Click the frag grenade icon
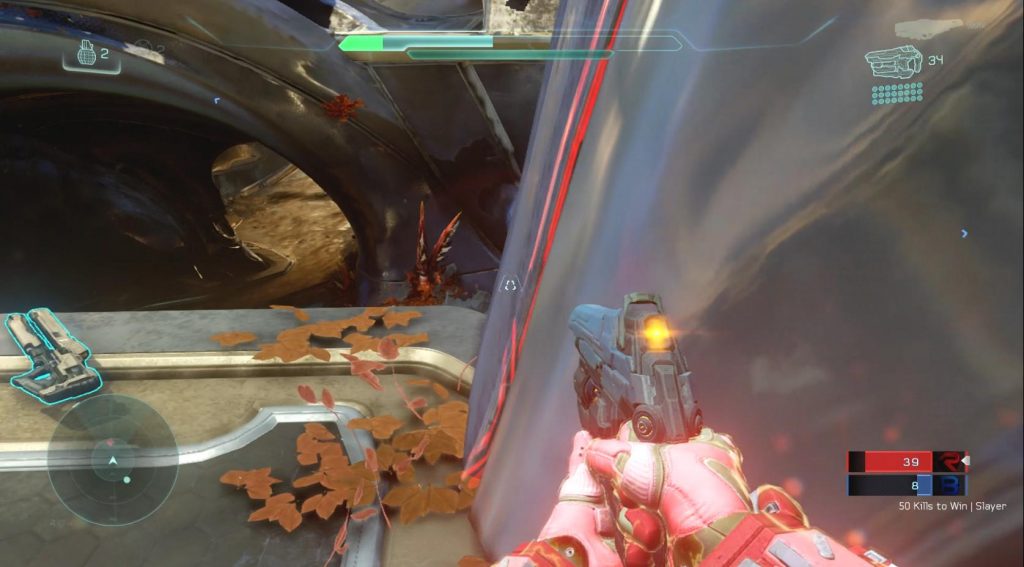Image resolution: width=1024 pixels, height=567 pixels. tap(87, 54)
